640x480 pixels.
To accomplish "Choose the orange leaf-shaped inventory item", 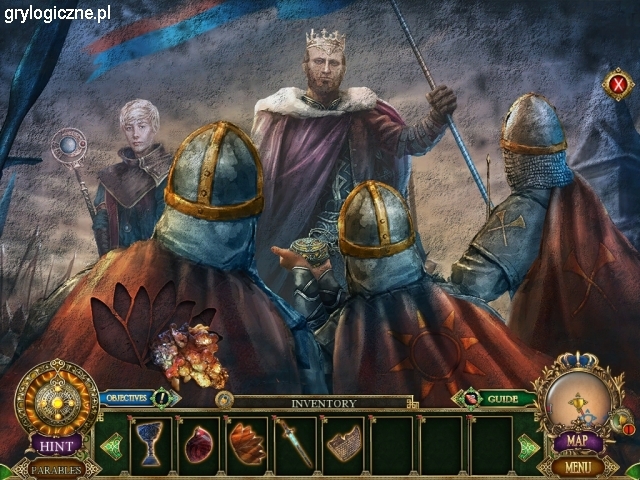I will pyautogui.click(x=246, y=444).
